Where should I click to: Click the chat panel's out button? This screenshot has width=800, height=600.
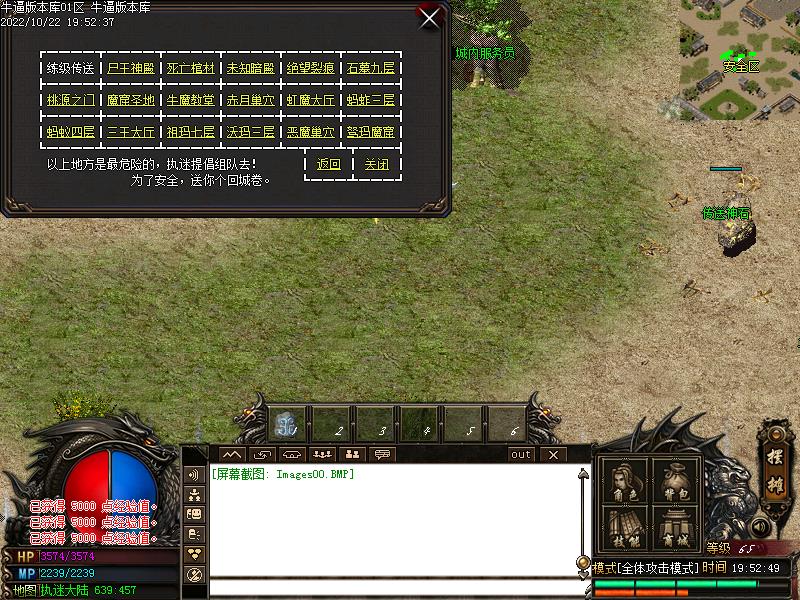(x=521, y=455)
